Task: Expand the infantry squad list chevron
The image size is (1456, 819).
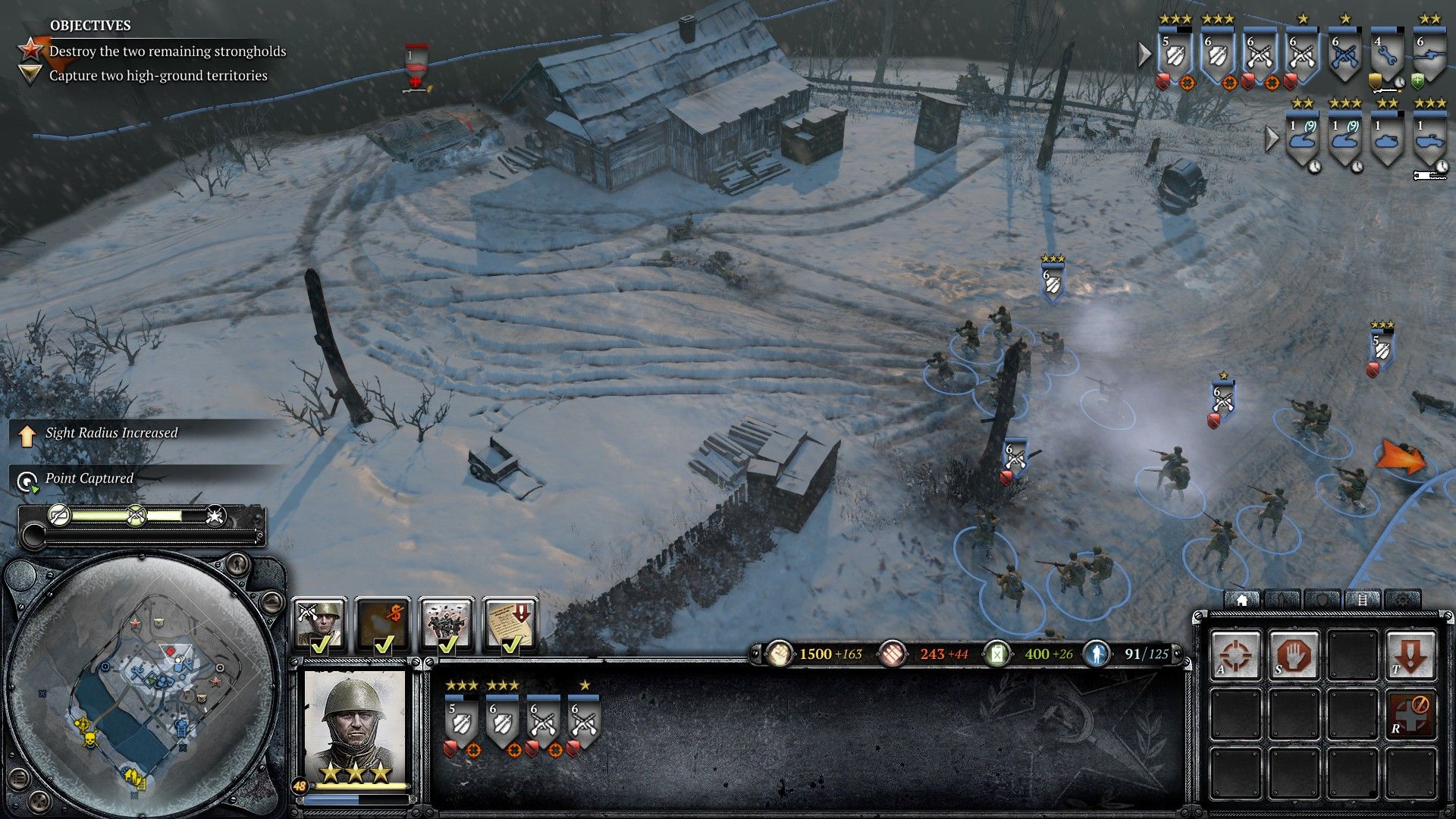Action: pyautogui.click(x=1144, y=53)
